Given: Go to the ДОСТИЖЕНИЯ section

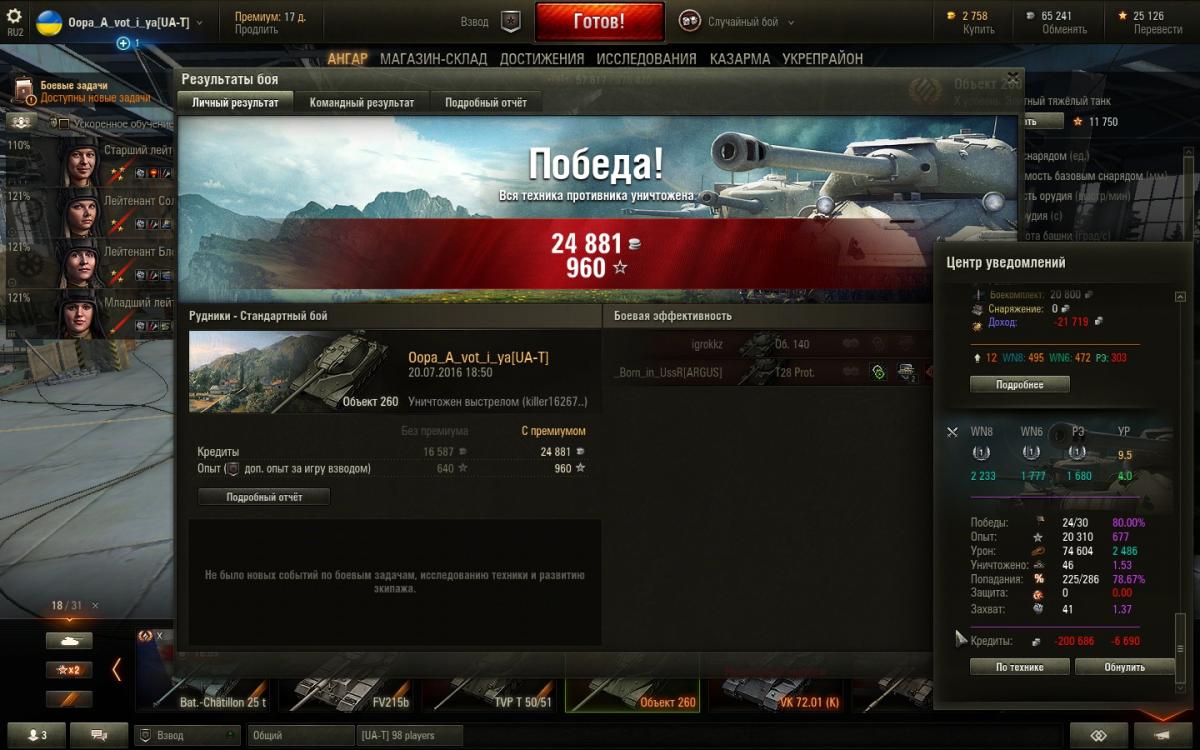Looking at the screenshot, I should pos(541,59).
